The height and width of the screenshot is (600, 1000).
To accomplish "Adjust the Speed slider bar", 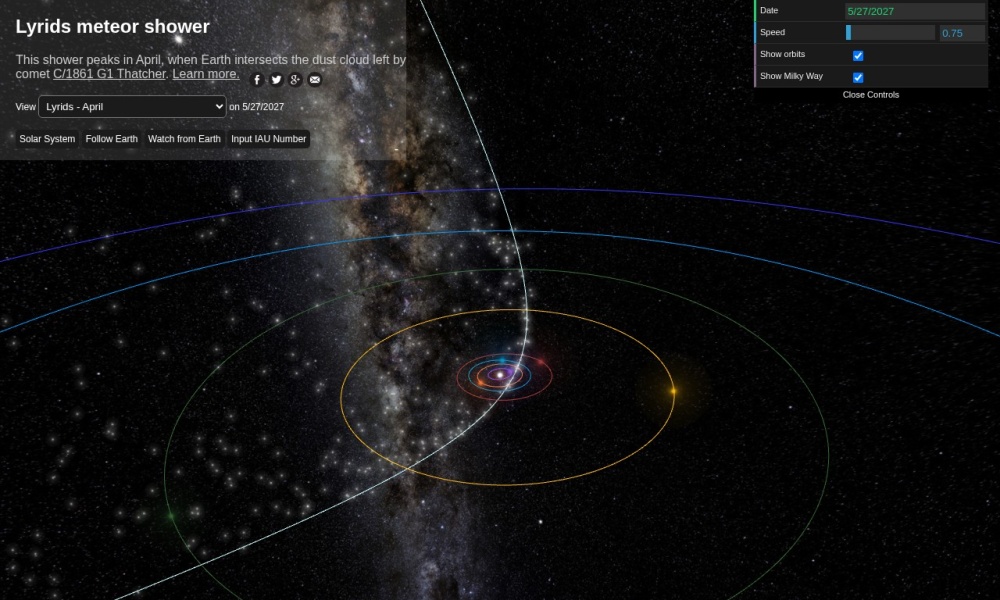I will coord(890,33).
